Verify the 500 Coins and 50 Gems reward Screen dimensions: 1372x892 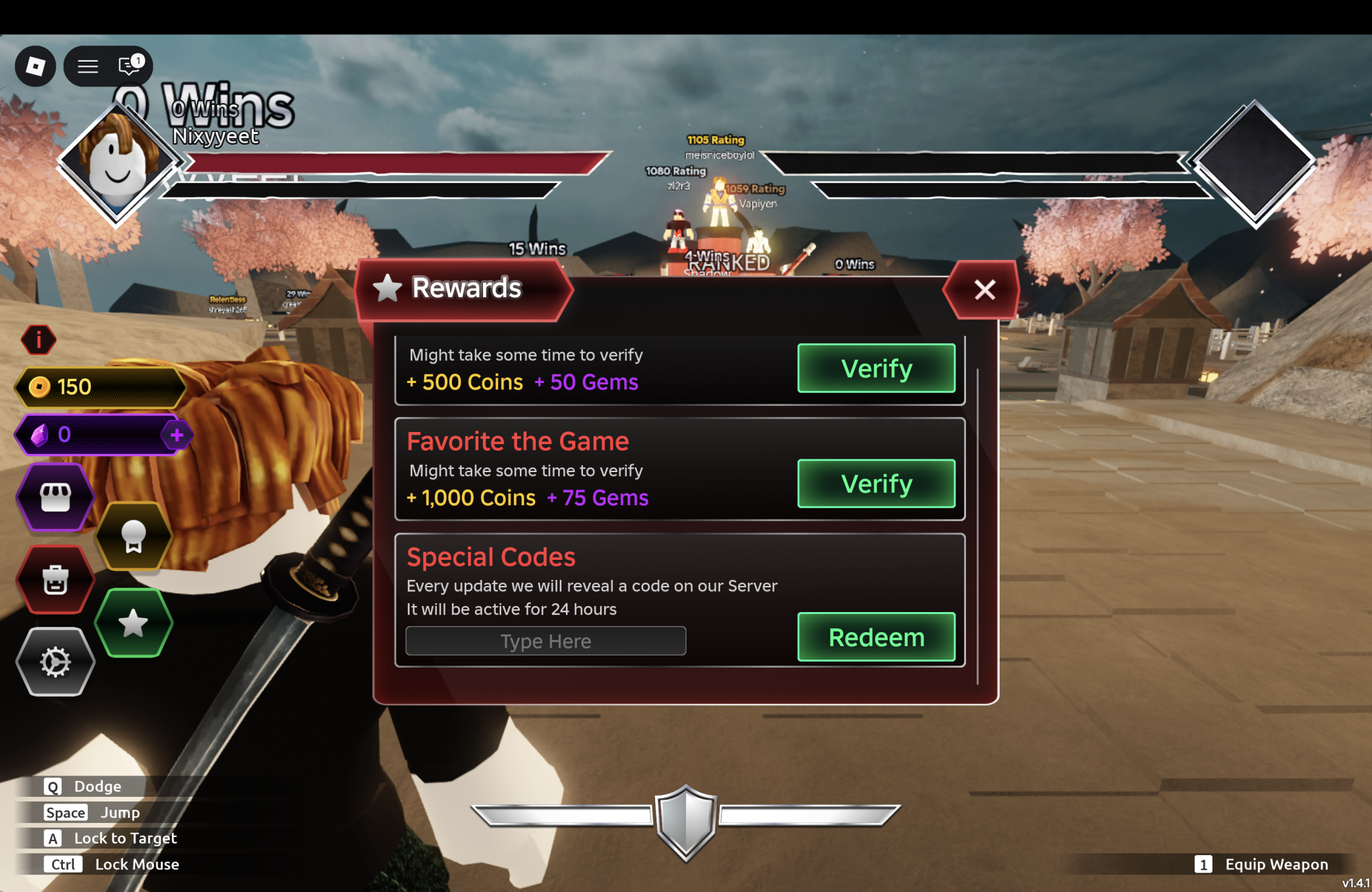tap(876, 368)
